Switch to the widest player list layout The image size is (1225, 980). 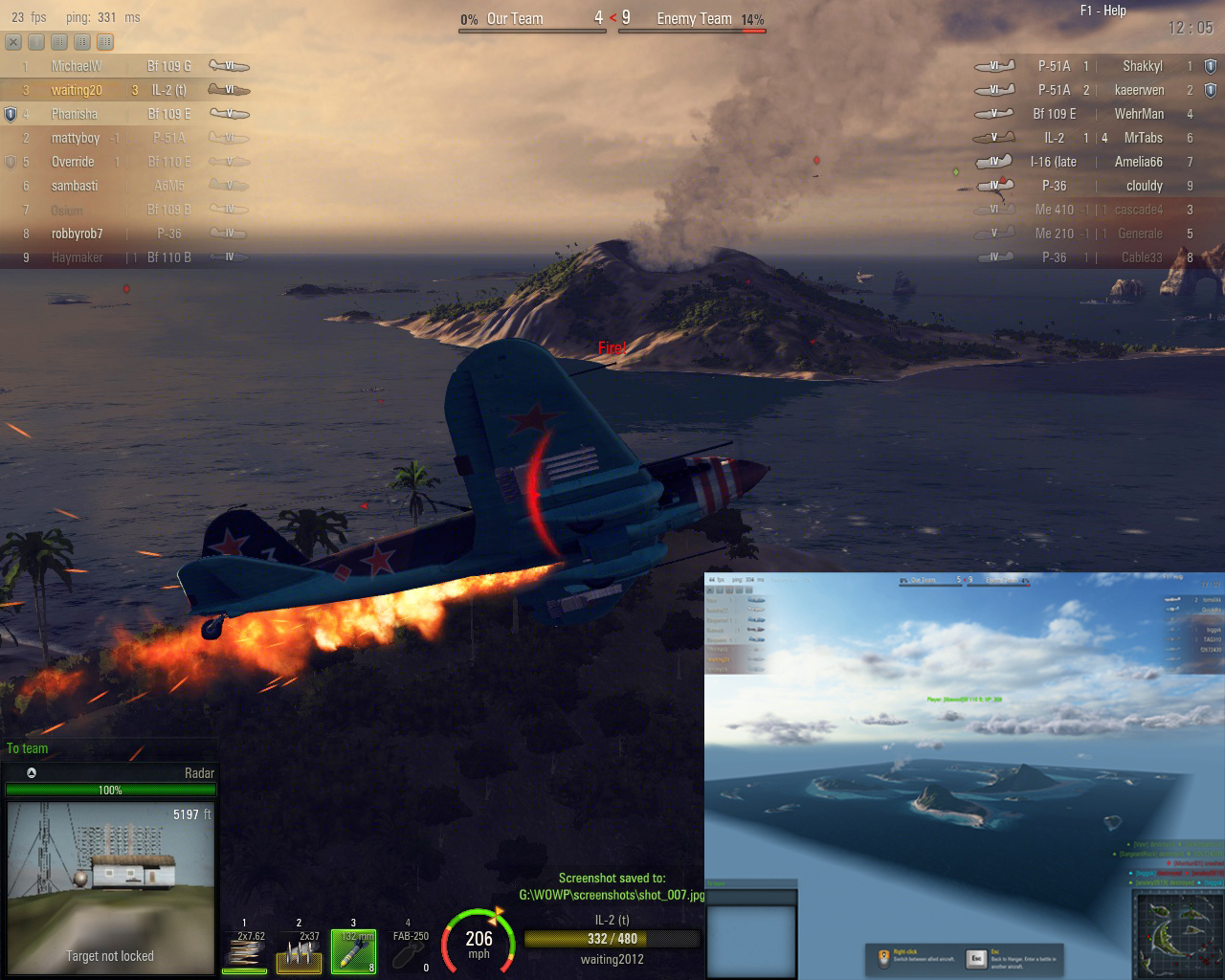[x=105, y=42]
